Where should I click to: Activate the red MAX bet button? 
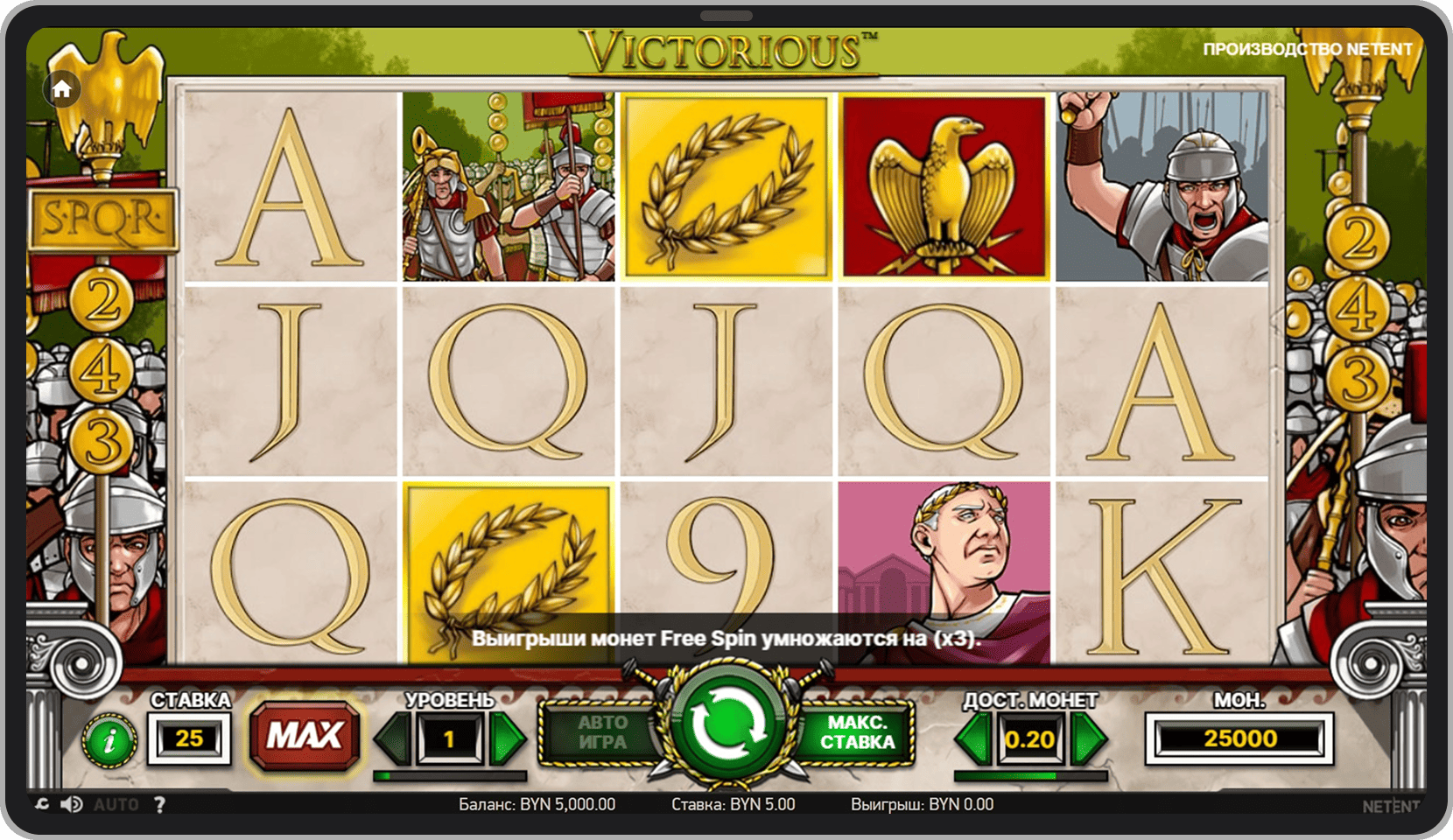(305, 735)
